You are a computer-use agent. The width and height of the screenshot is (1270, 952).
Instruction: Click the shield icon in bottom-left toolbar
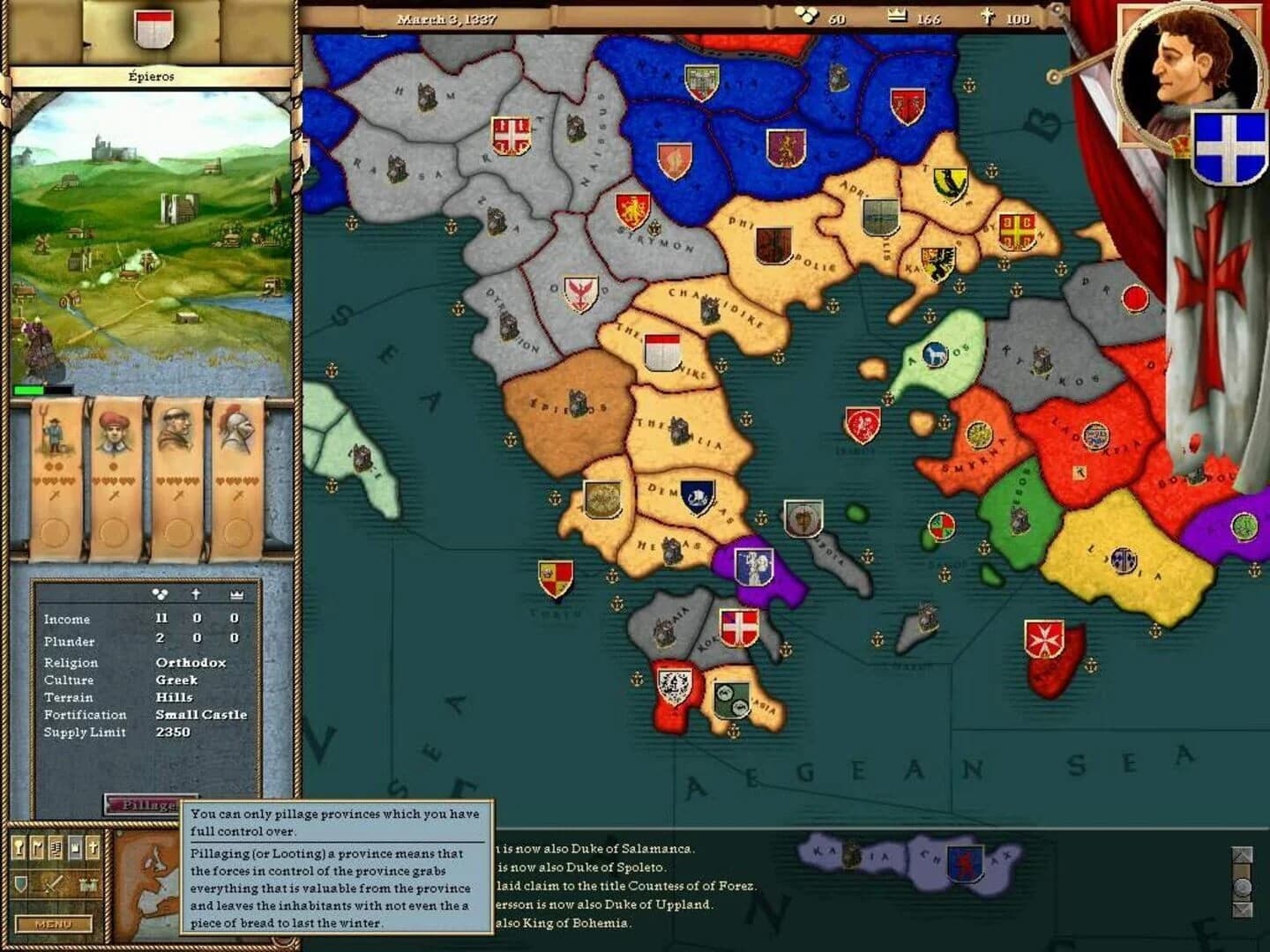pyautogui.click(x=22, y=884)
